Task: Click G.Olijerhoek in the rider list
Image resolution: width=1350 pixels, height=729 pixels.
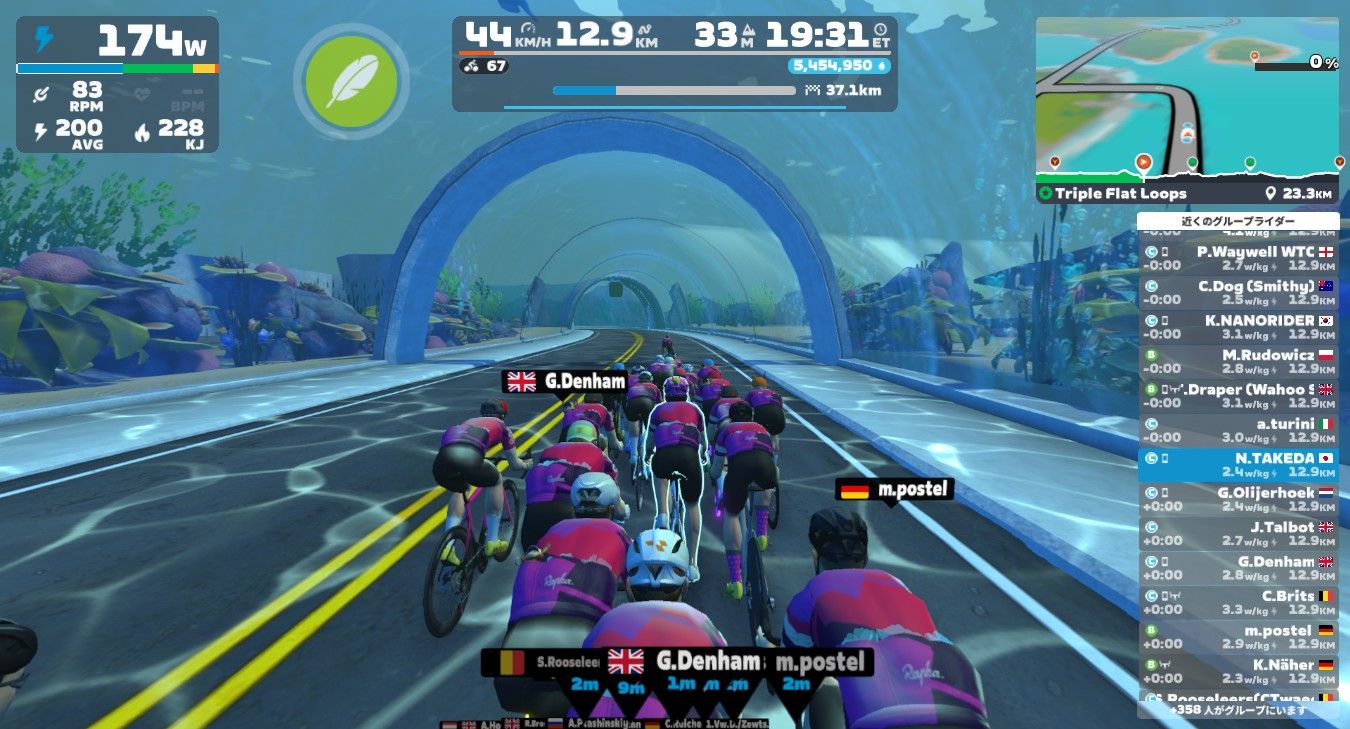Action: click(1238, 499)
